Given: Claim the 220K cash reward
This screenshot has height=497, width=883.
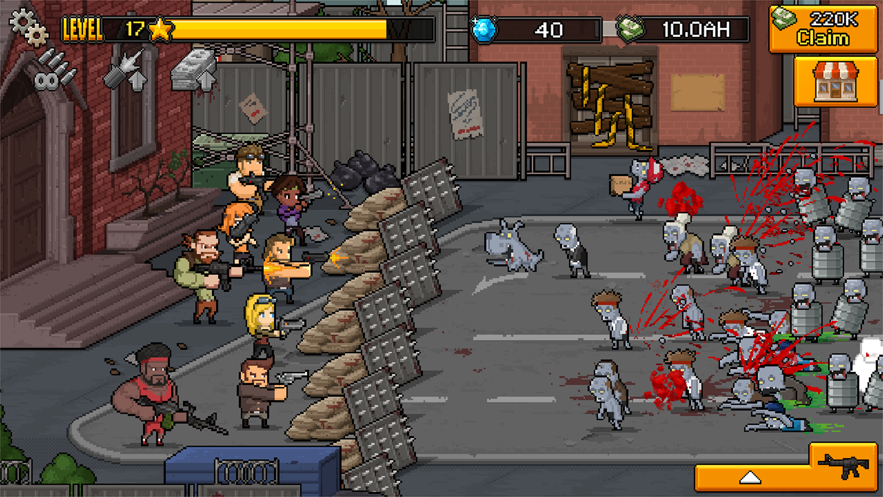Looking at the screenshot, I should pos(822,28).
